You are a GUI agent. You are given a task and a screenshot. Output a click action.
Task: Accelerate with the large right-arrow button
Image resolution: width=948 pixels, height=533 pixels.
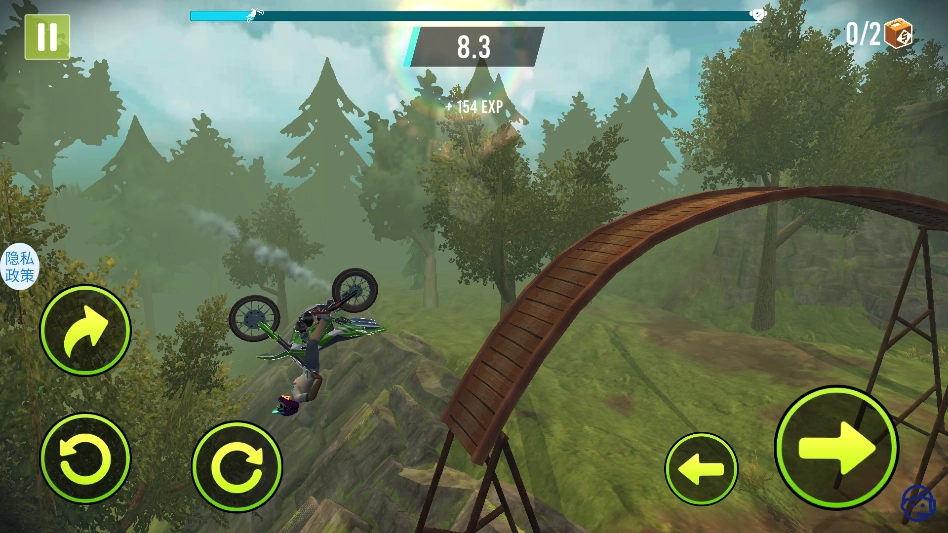(836, 447)
